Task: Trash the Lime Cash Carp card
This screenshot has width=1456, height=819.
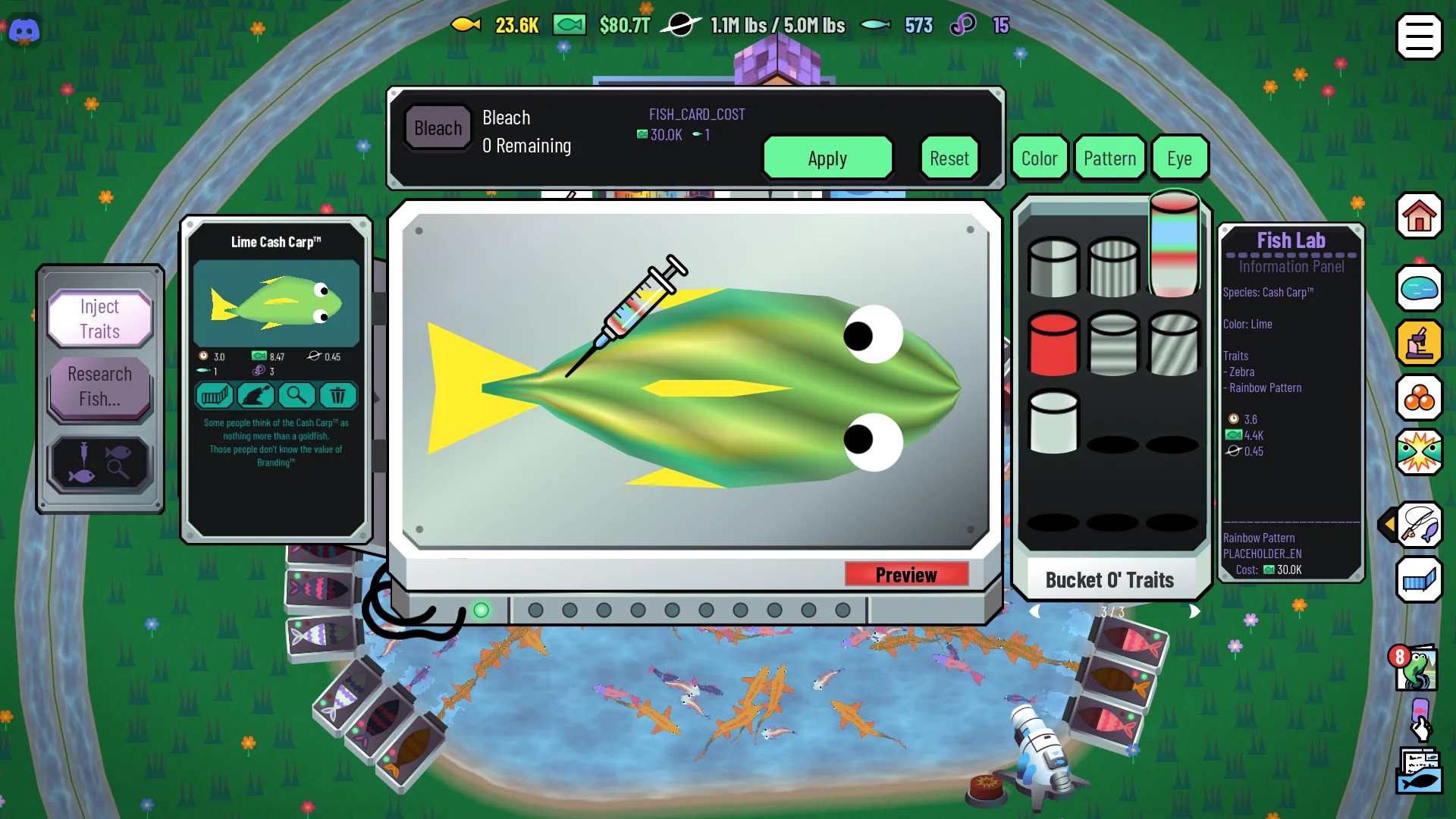Action: 337,395
